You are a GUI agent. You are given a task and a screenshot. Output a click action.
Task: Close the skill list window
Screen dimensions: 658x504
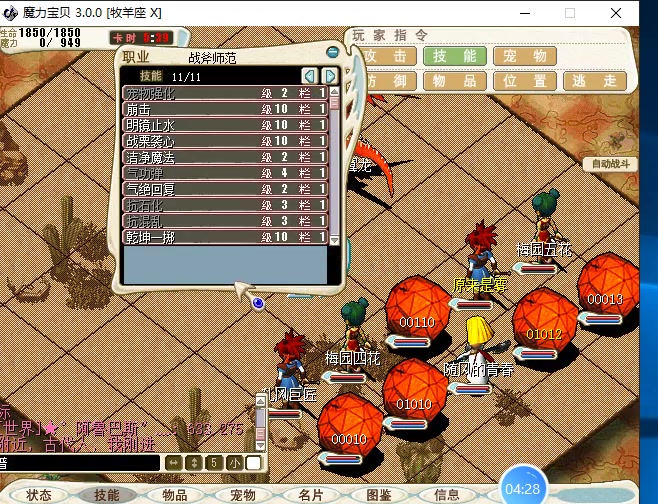pyautogui.click(x=332, y=51)
